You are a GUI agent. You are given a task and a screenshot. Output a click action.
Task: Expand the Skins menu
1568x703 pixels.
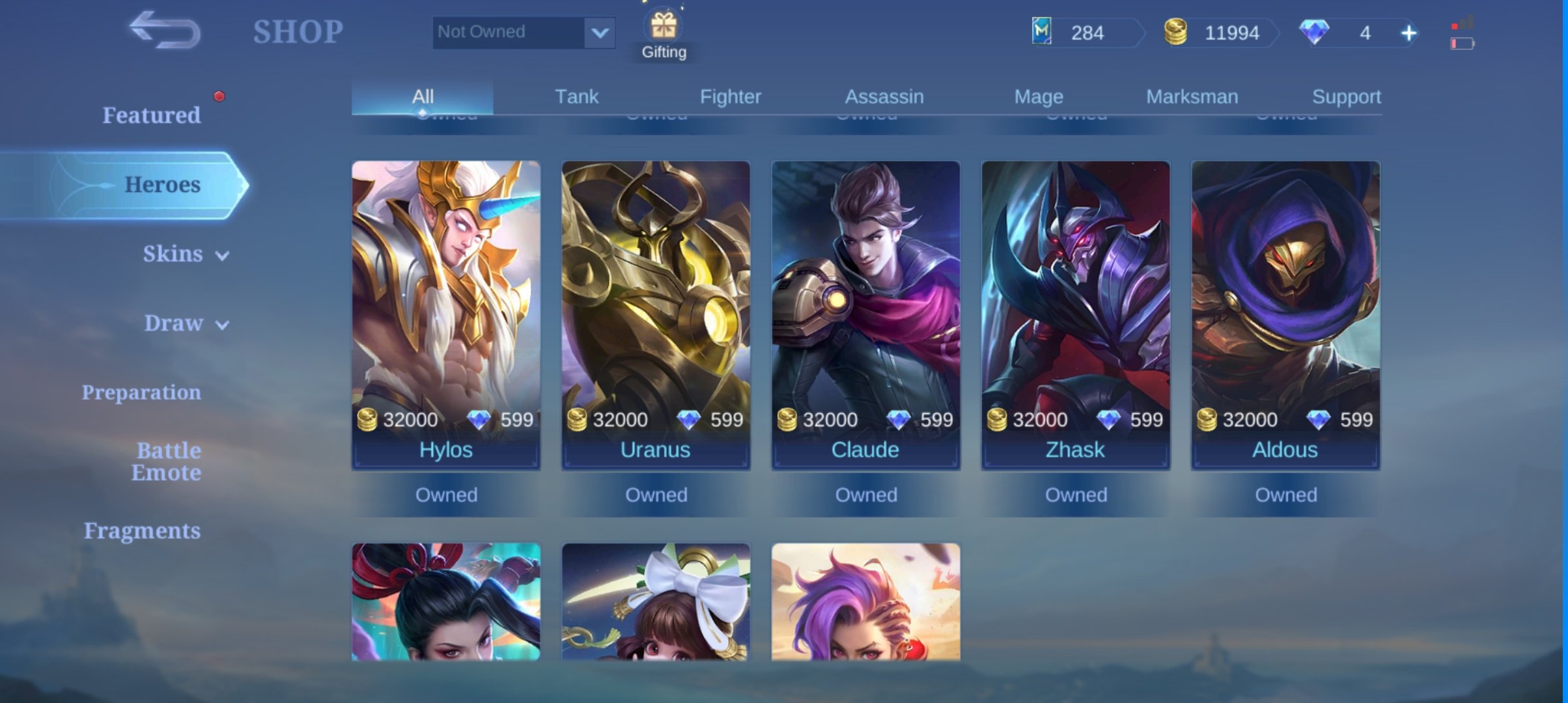point(185,254)
